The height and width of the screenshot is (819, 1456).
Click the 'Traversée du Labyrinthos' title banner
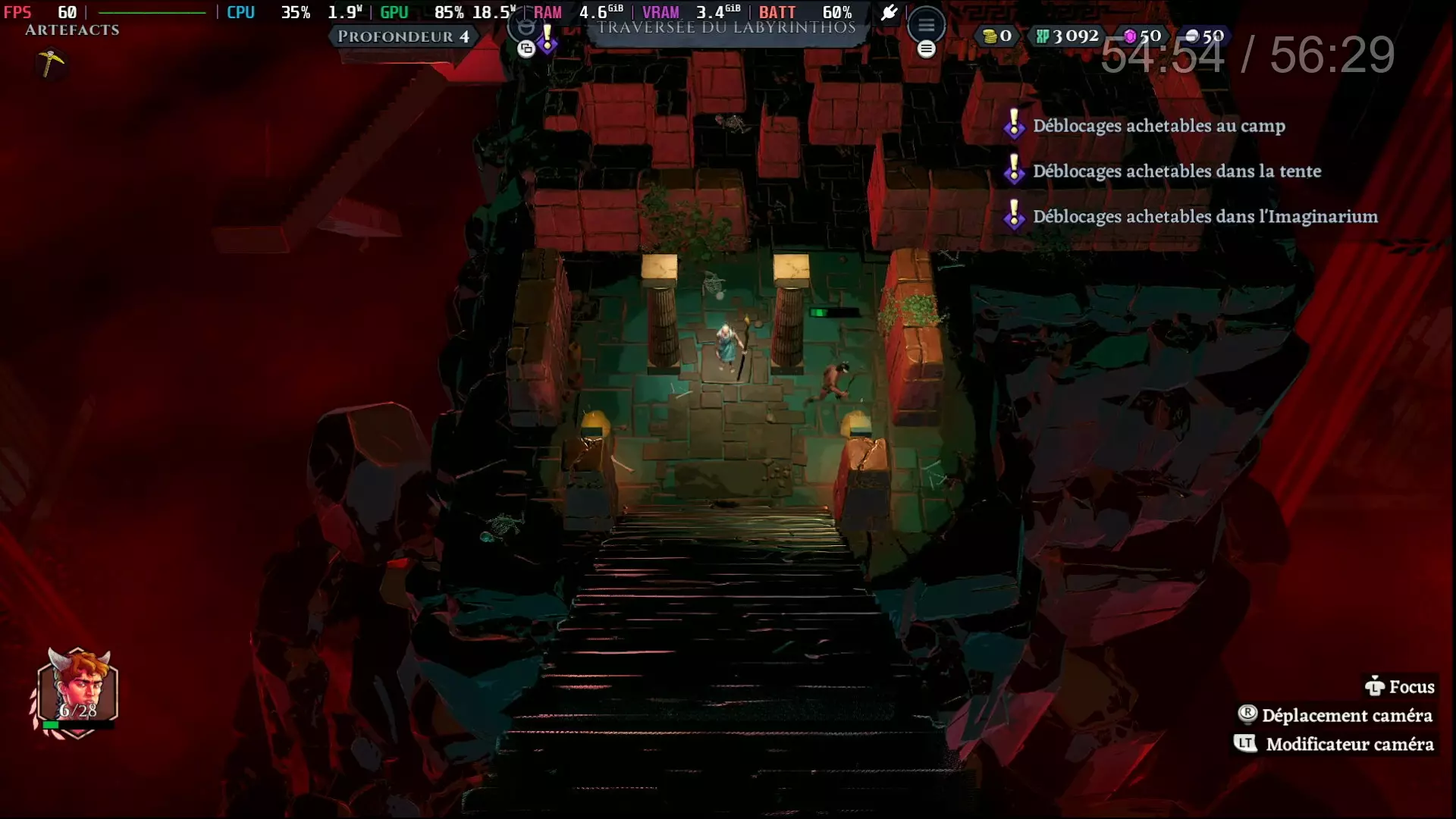pos(726,29)
